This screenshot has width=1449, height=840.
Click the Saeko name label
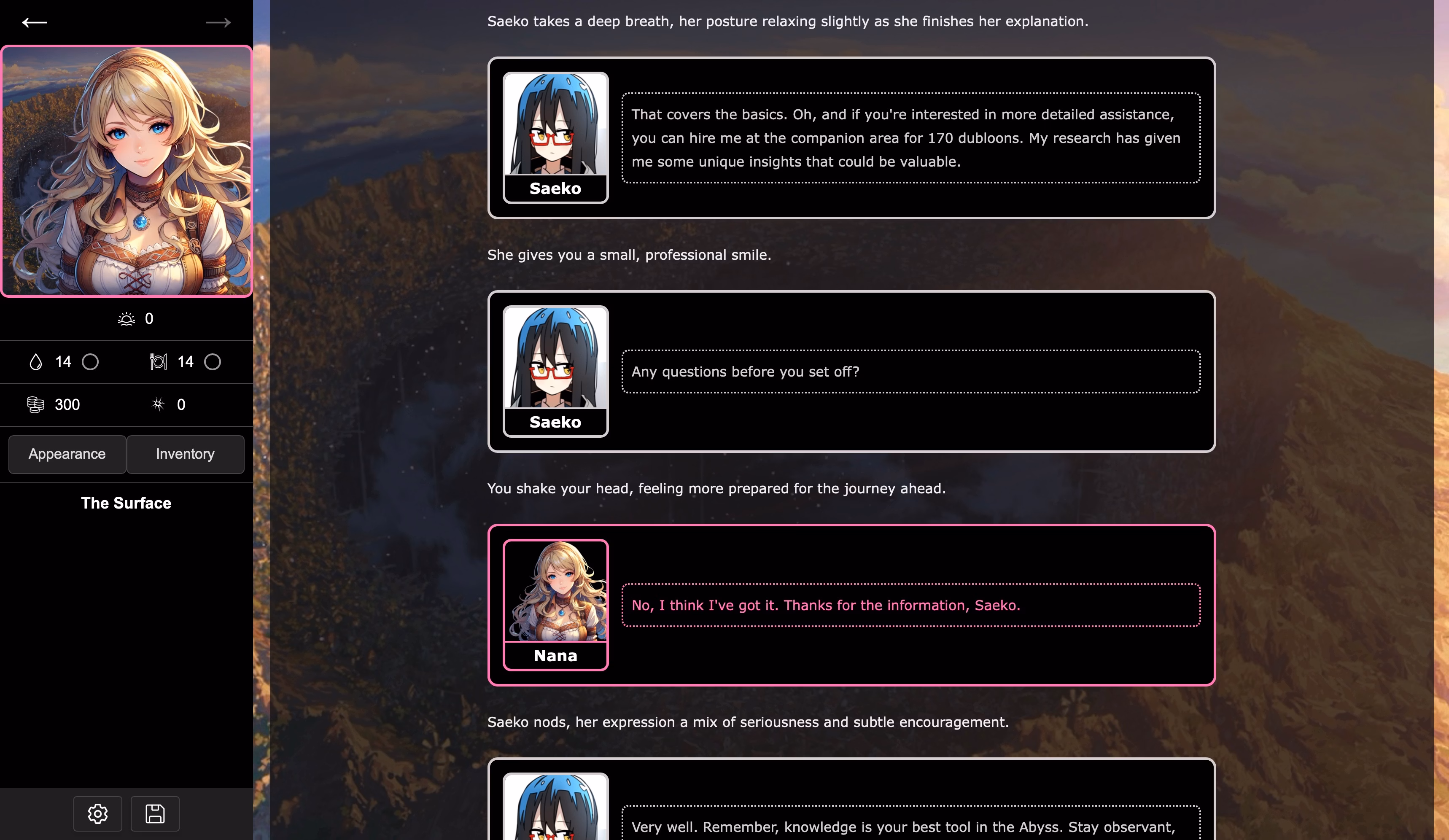coord(555,188)
